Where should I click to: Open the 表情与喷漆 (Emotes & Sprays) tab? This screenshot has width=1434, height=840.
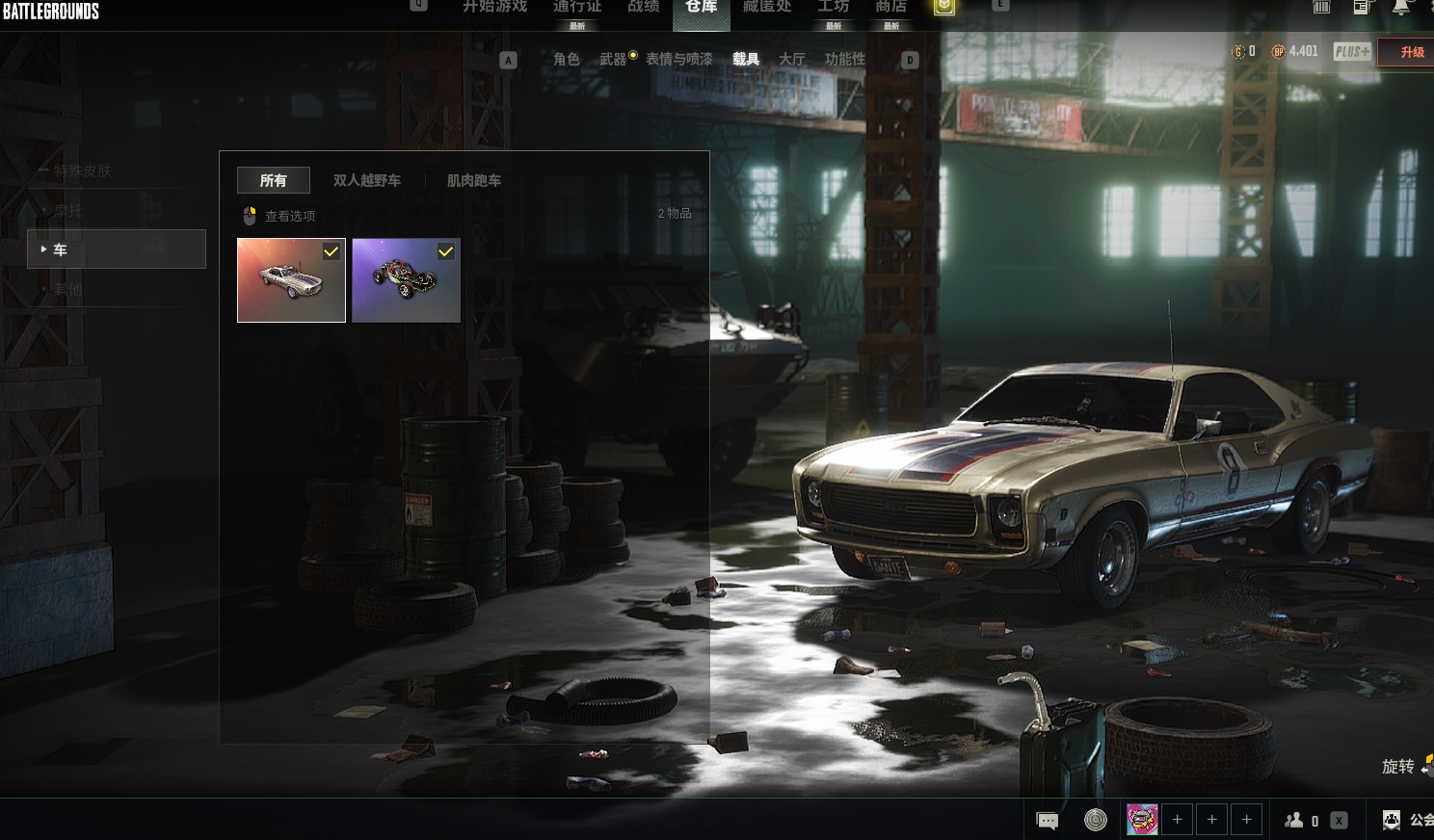point(679,60)
